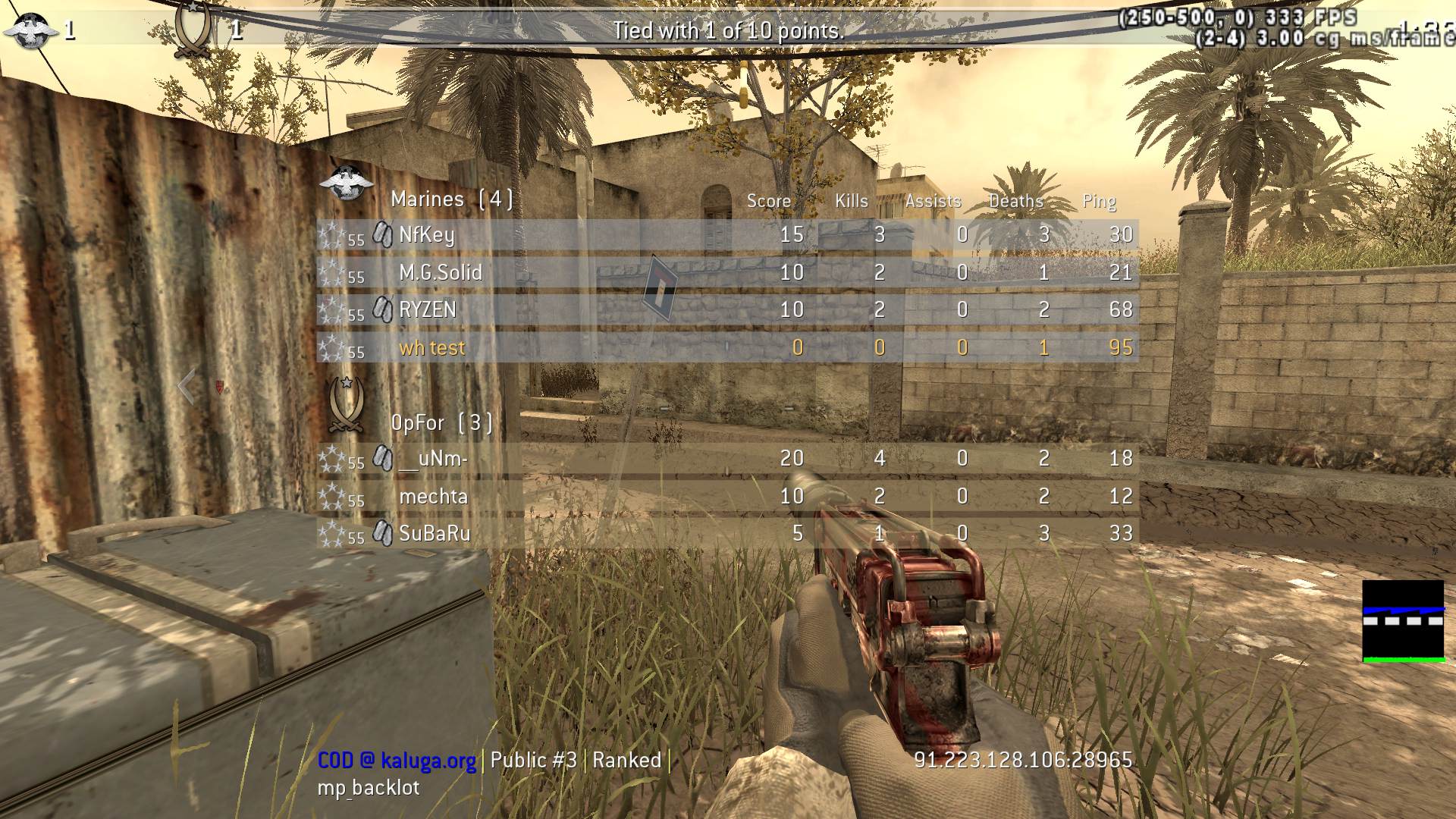Click the Deaths column header

(1015, 201)
